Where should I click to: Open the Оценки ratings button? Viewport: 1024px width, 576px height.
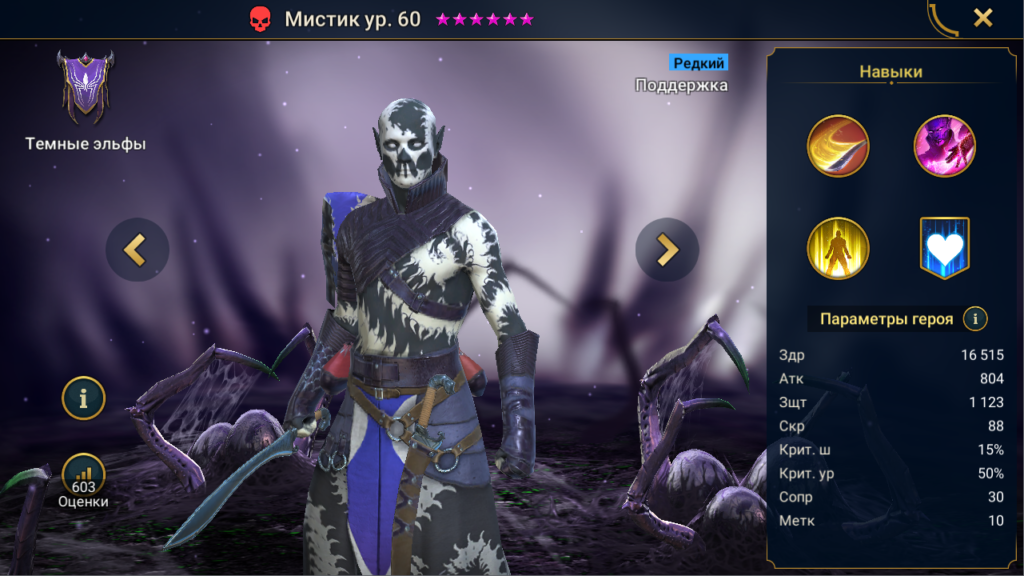click(84, 478)
